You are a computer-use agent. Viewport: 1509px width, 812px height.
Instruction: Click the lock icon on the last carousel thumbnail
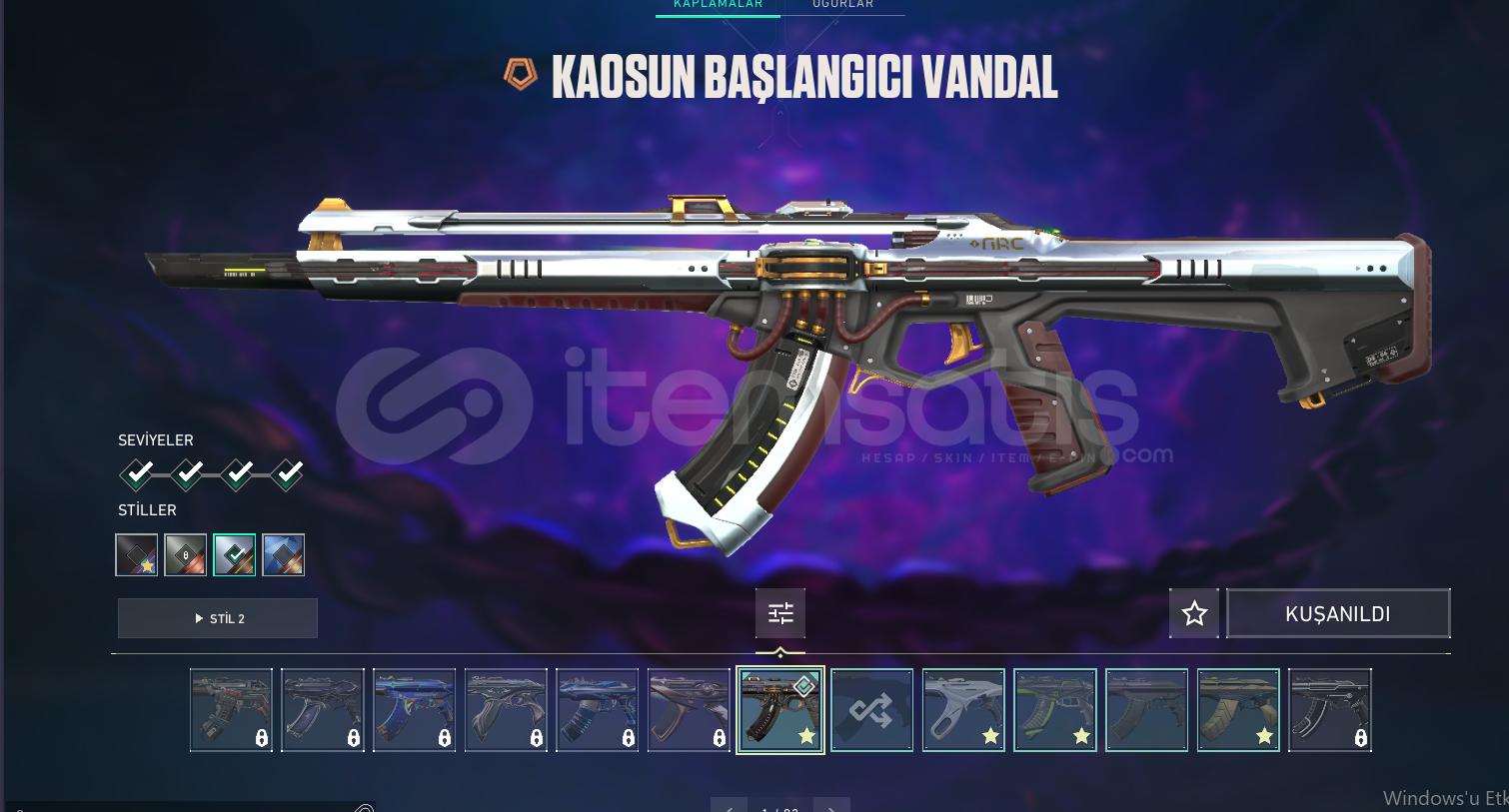(x=1363, y=739)
